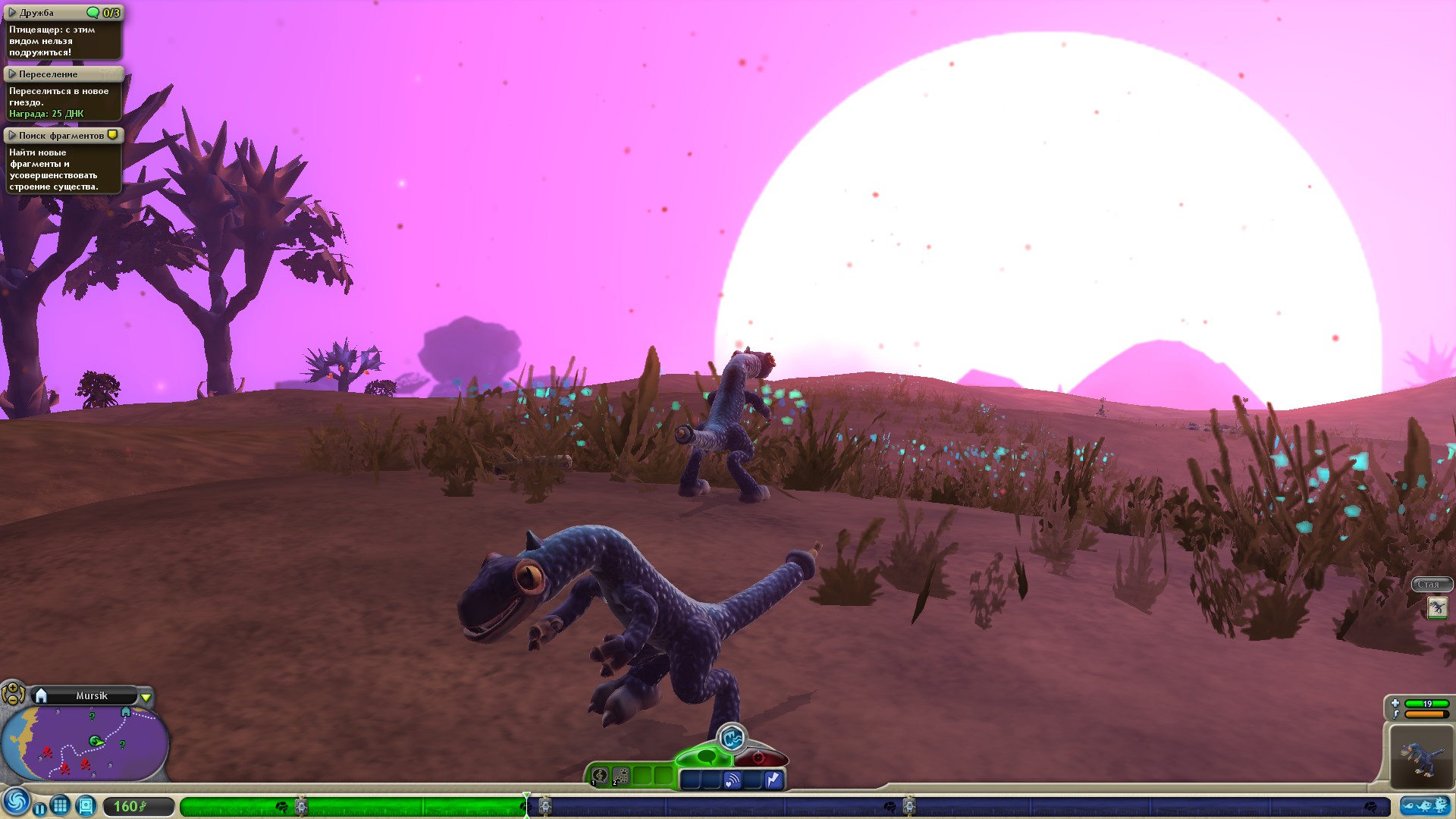Zoom in on the minimap with plus button
The height and width of the screenshot is (819, 1456).
tap(12, 688)
